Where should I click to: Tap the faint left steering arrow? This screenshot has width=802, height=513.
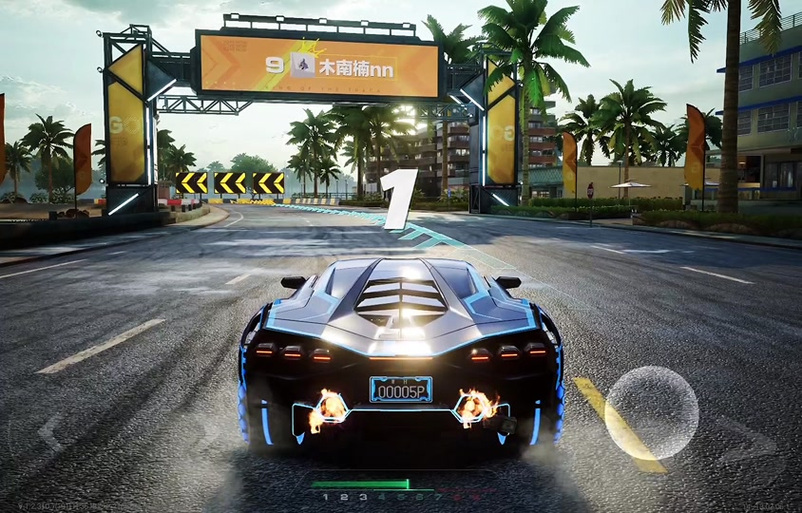pos(50,432)
